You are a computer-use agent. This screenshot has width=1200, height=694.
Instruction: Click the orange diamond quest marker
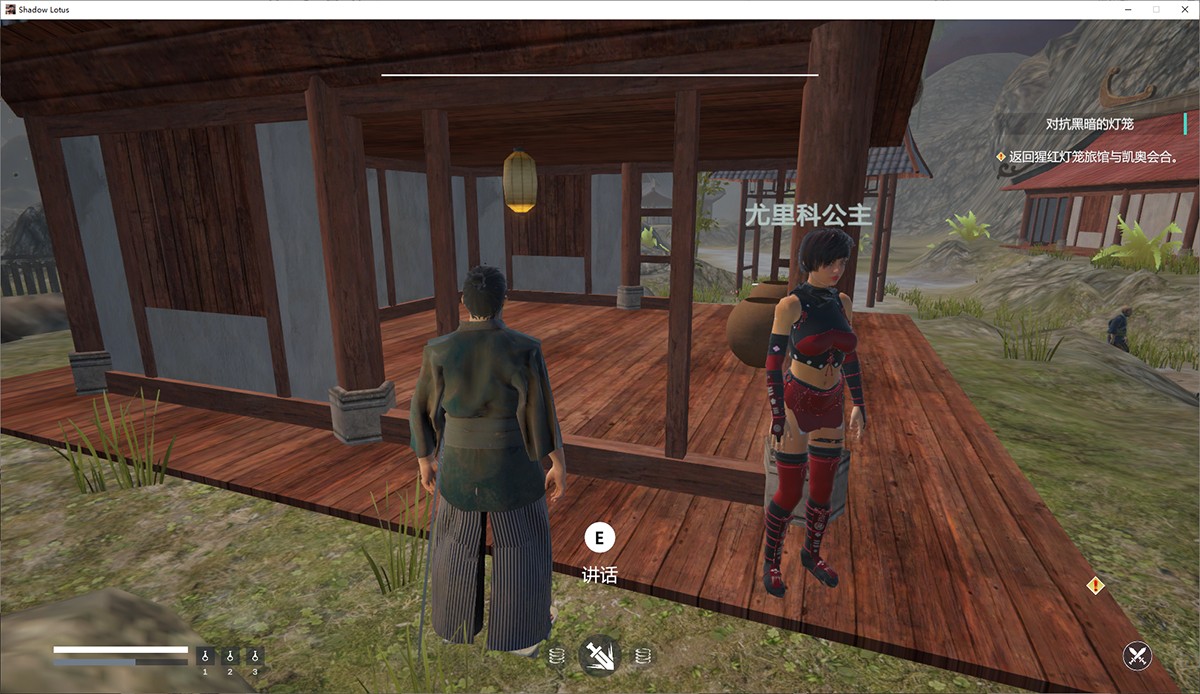click(x=1096, y=585)
